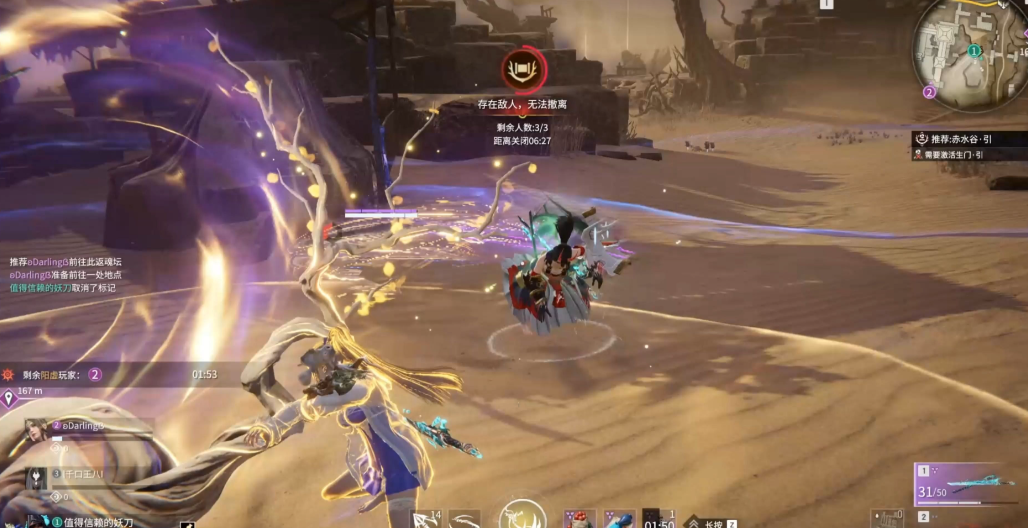This screenshot has width=1028, height=528.
Task: Click the 剩余阳虚玩家 sun status icon
Action: [8, 375]
